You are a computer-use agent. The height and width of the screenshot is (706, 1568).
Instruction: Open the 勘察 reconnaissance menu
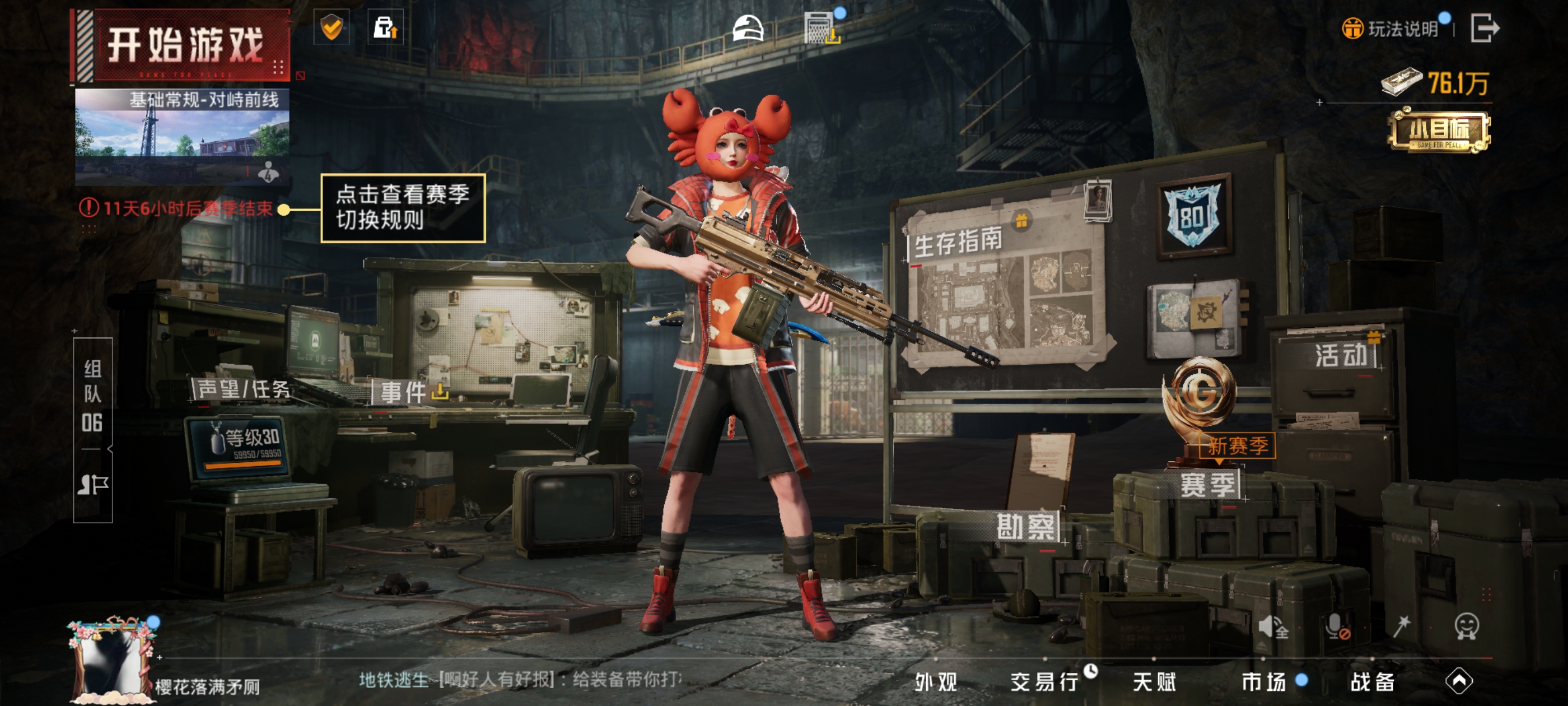click(x=1026, y=527)
